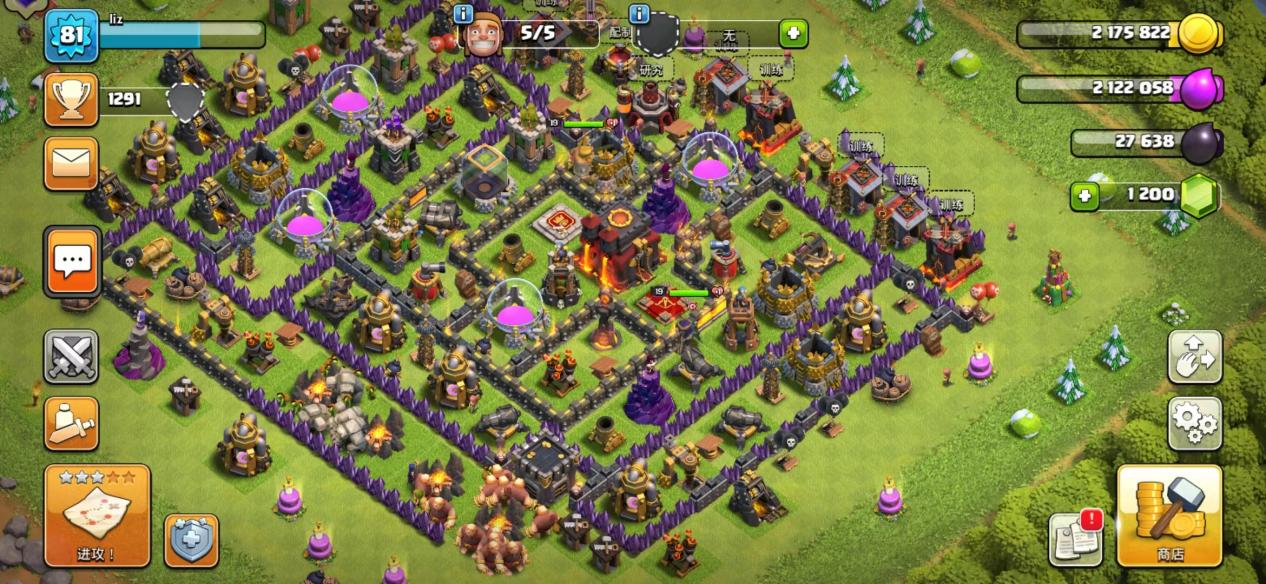
Task: Open the chat speech bubble panel
Action: [x=71, y=262]
